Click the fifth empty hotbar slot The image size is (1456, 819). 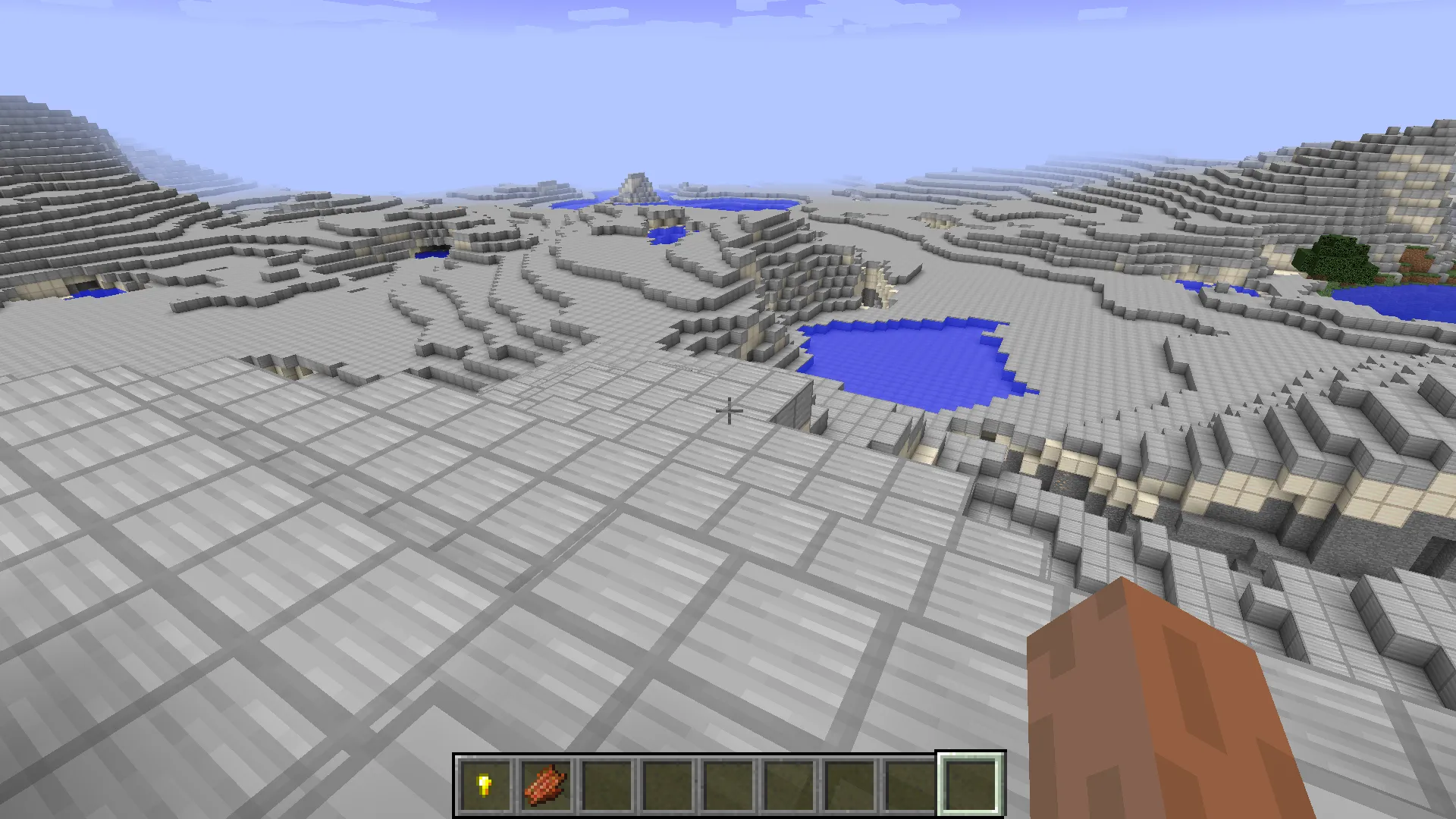[729, 783]
